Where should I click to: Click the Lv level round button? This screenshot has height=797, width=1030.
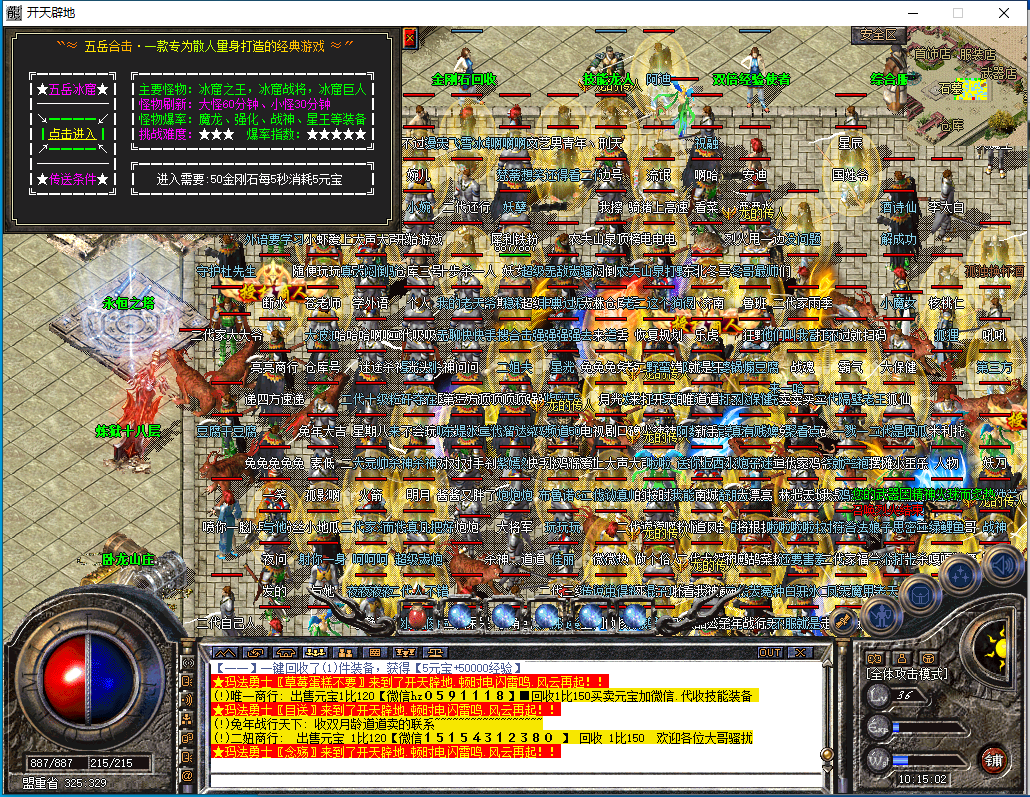878,697
